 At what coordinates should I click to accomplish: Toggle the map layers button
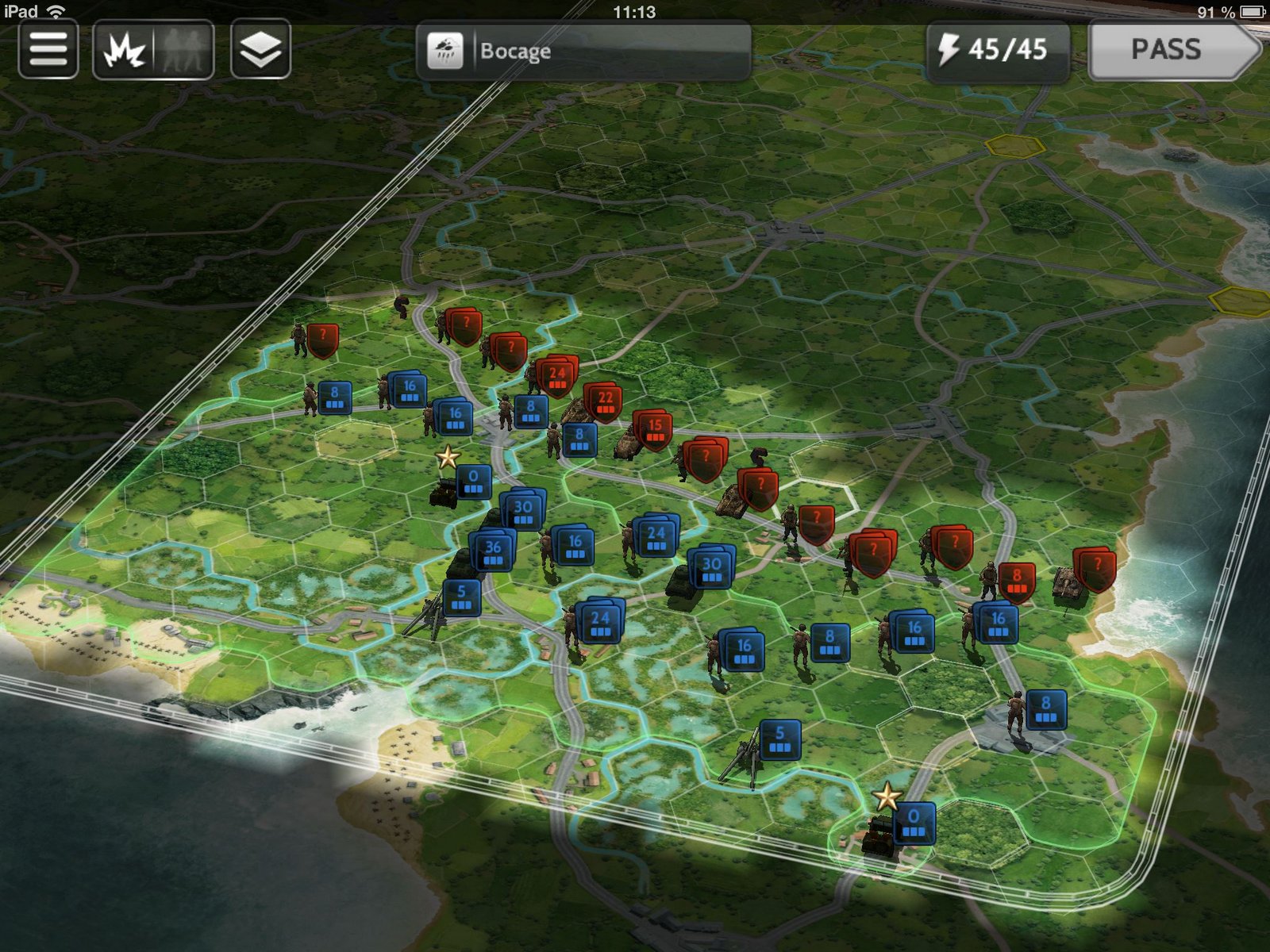pos(260,51)
